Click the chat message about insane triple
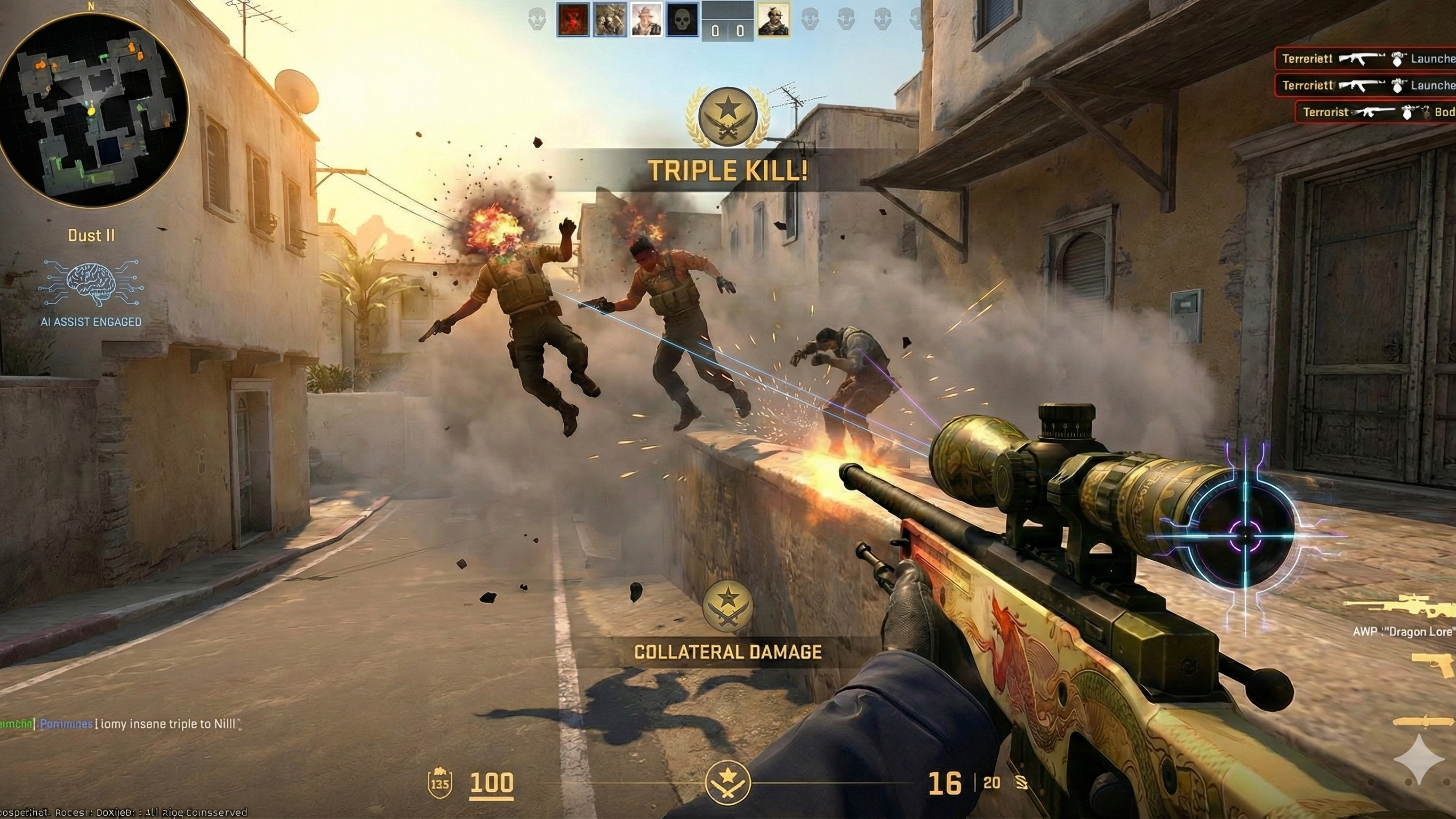The height and width of the screenshot is (819, 1456). point(121,724)
